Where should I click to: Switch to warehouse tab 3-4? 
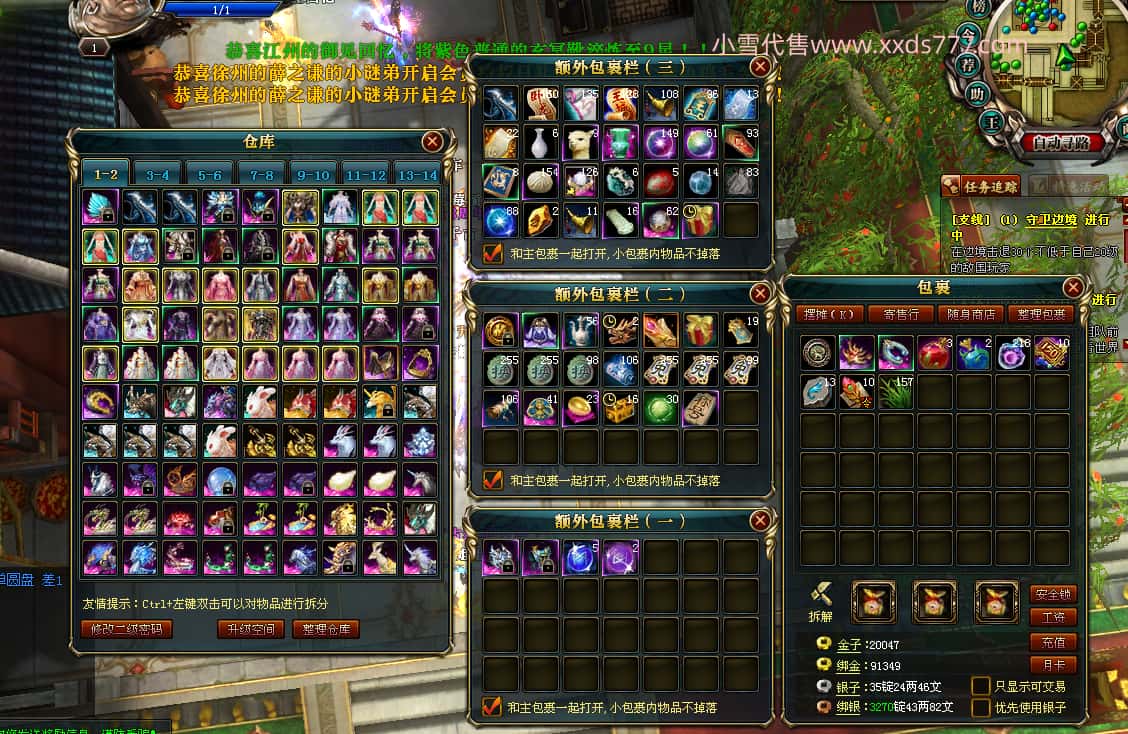[158, 174]
